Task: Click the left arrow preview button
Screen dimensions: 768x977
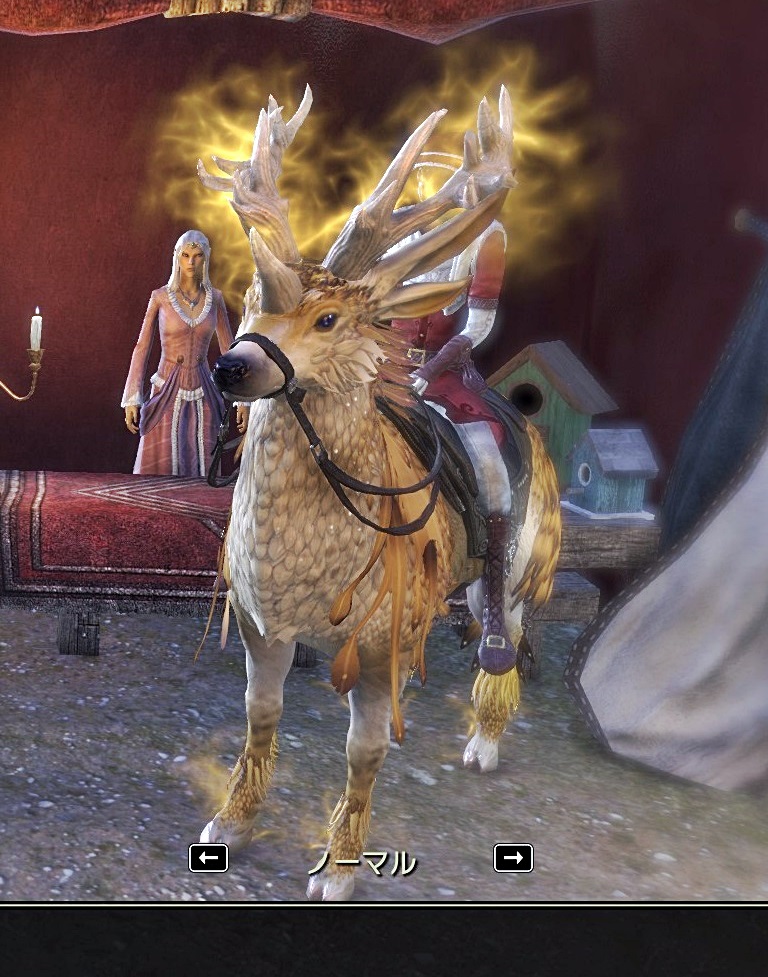Action: click(x=208, y=858)
